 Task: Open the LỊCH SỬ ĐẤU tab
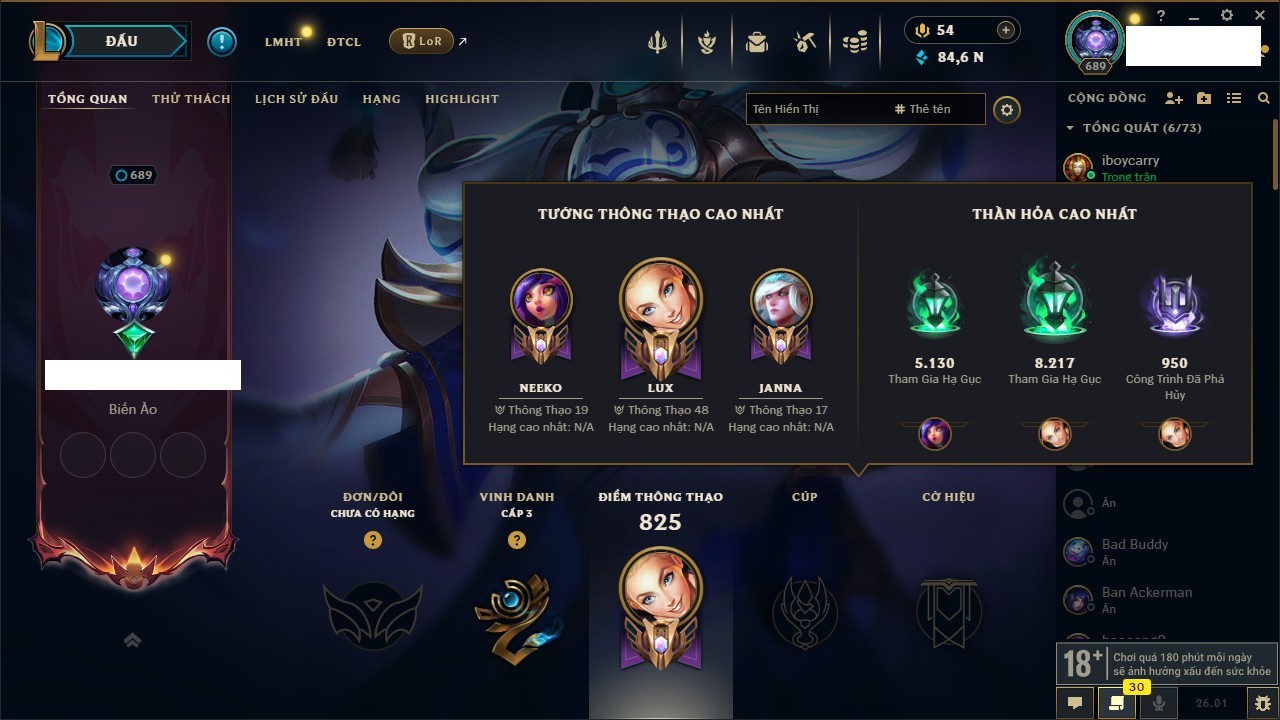click(x=296, y=99)
